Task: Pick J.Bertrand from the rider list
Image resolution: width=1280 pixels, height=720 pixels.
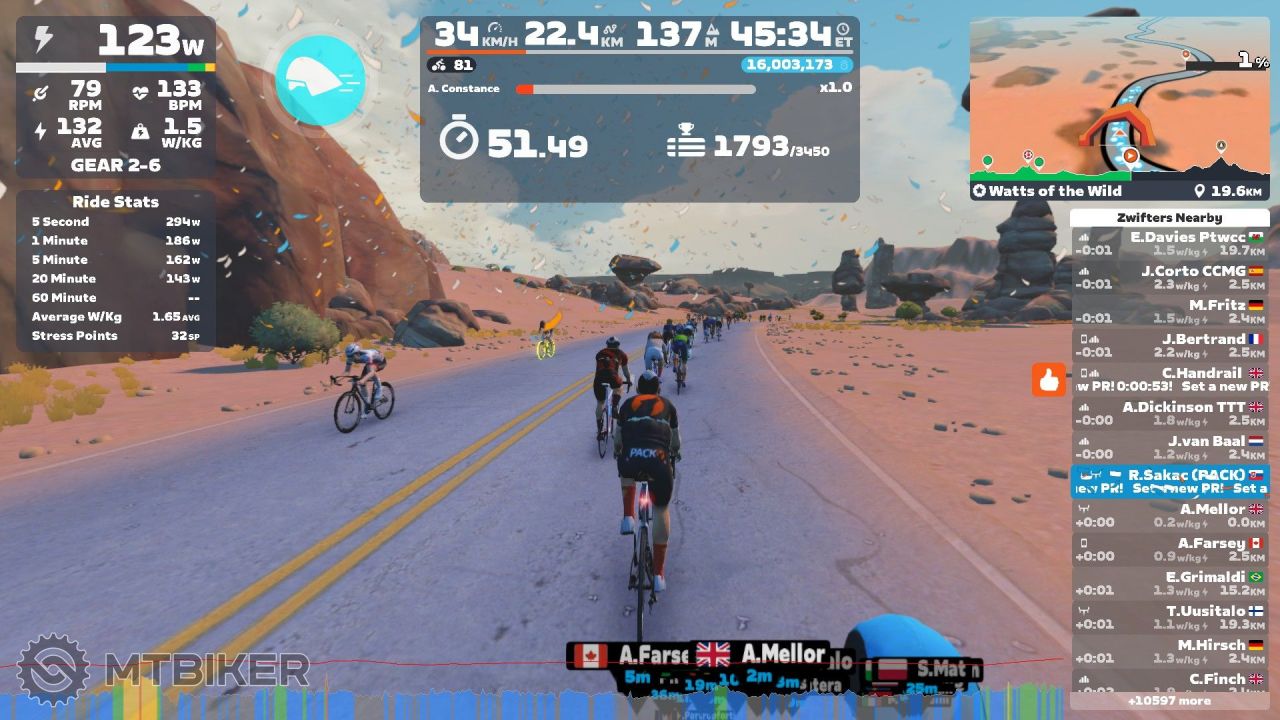Action: click(1169, 346)
